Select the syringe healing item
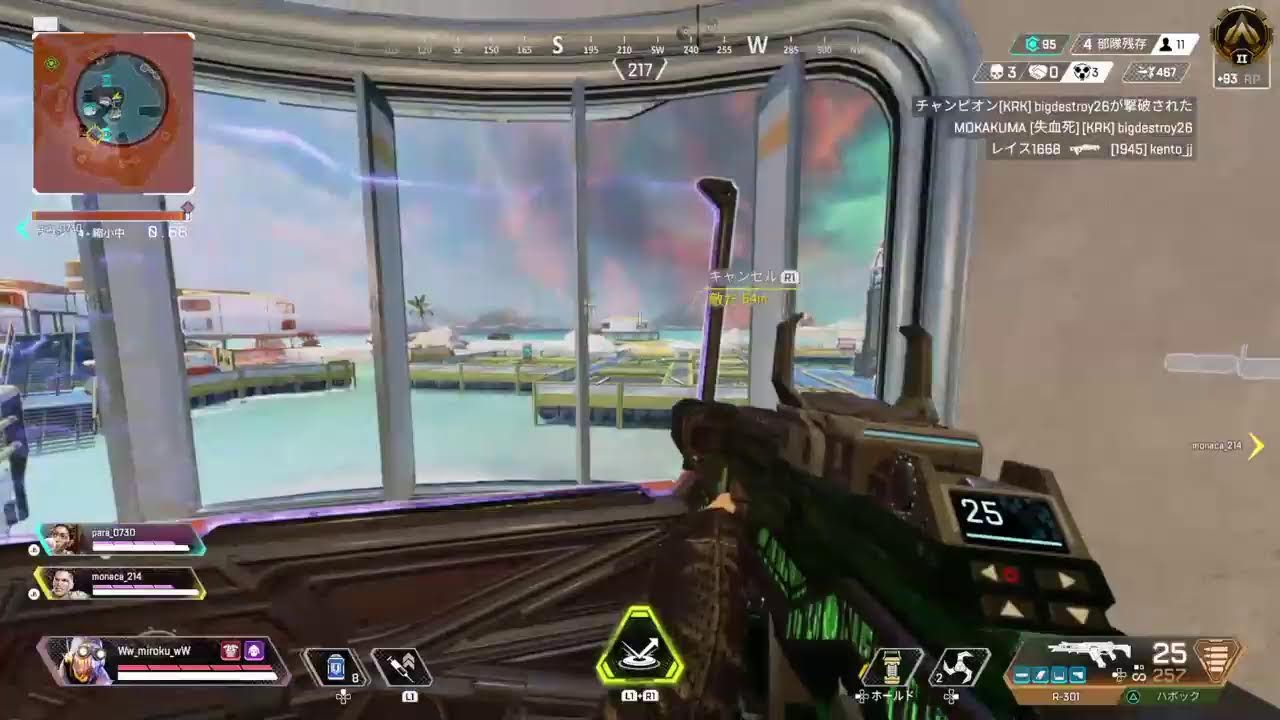This screenshot has height=720, width=1280. 401,667
